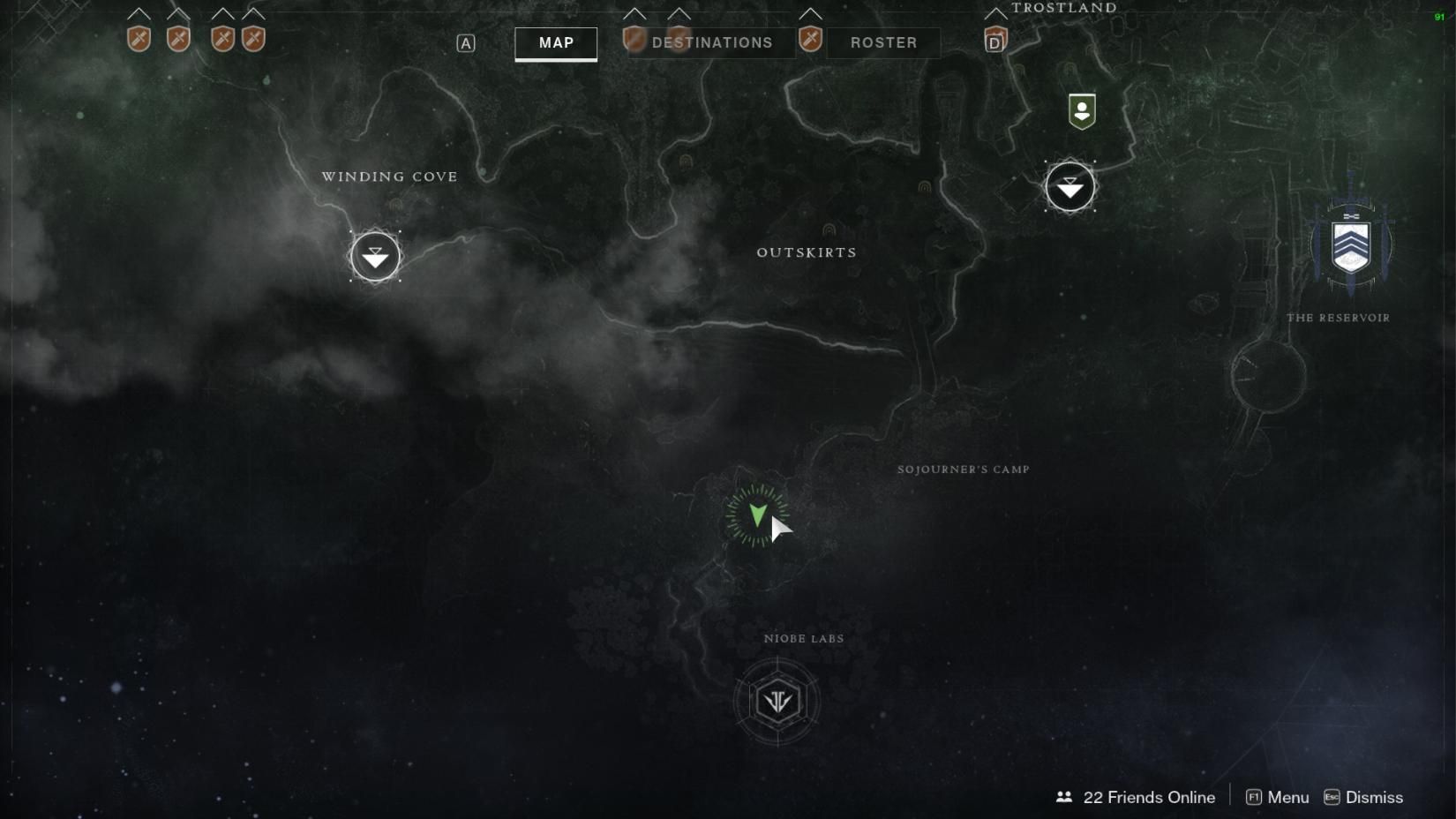Select the first bounty shield top left
This screenshot has width=1456, height=819.
(x=138, y=39)
